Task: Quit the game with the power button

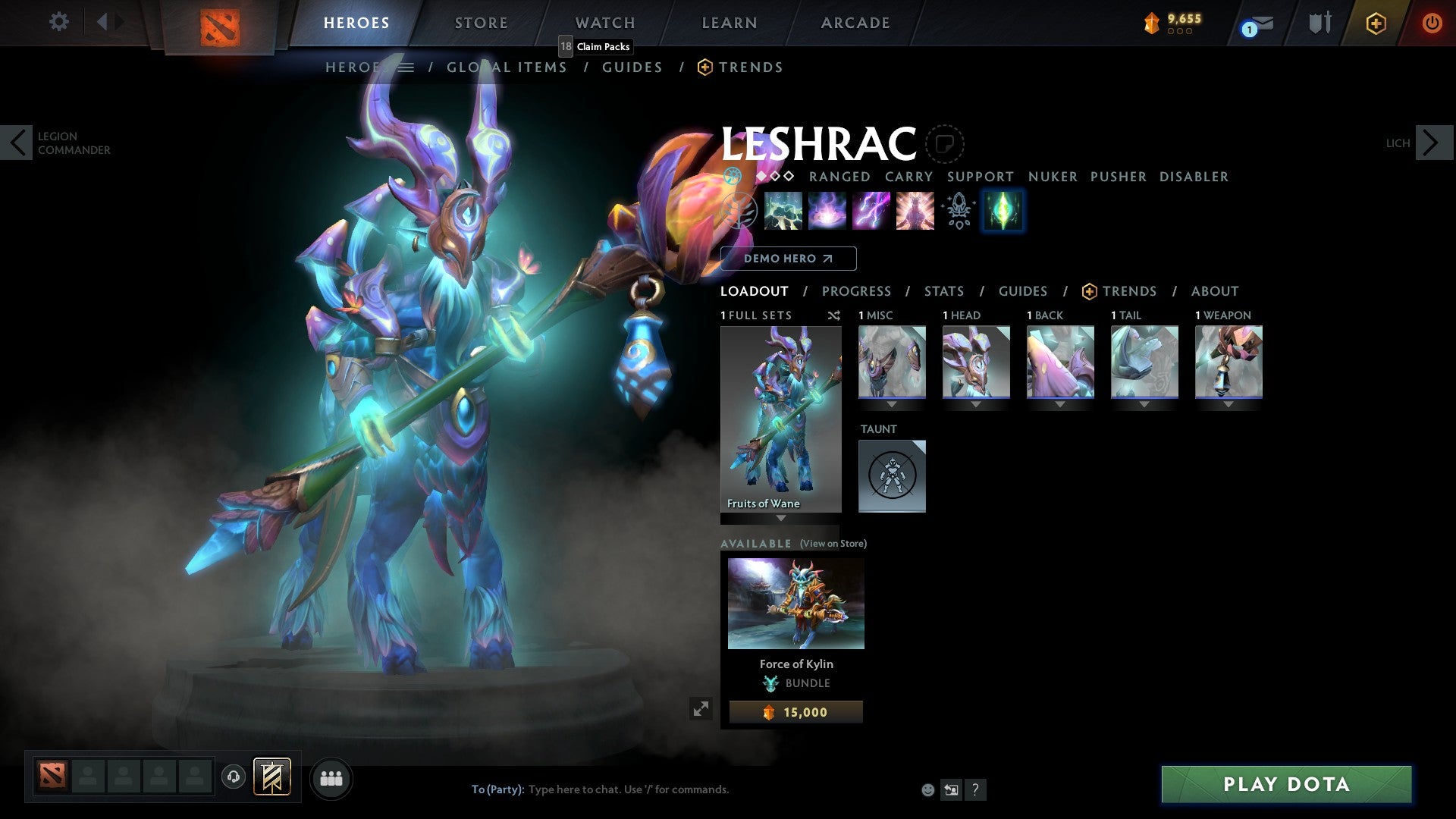Action: tap(1431, 23)
